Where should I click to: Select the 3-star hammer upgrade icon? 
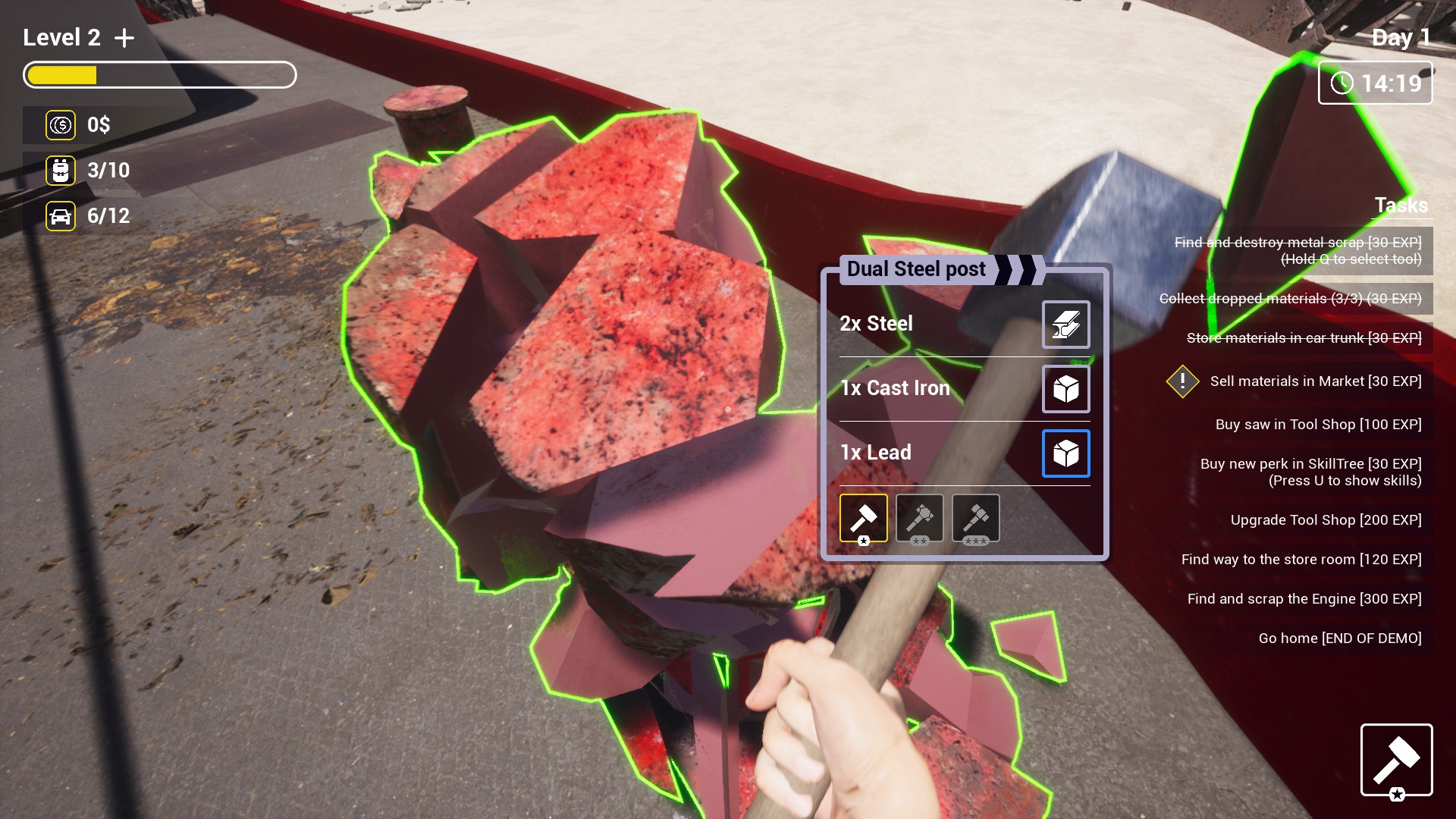[x=975, y=518]
